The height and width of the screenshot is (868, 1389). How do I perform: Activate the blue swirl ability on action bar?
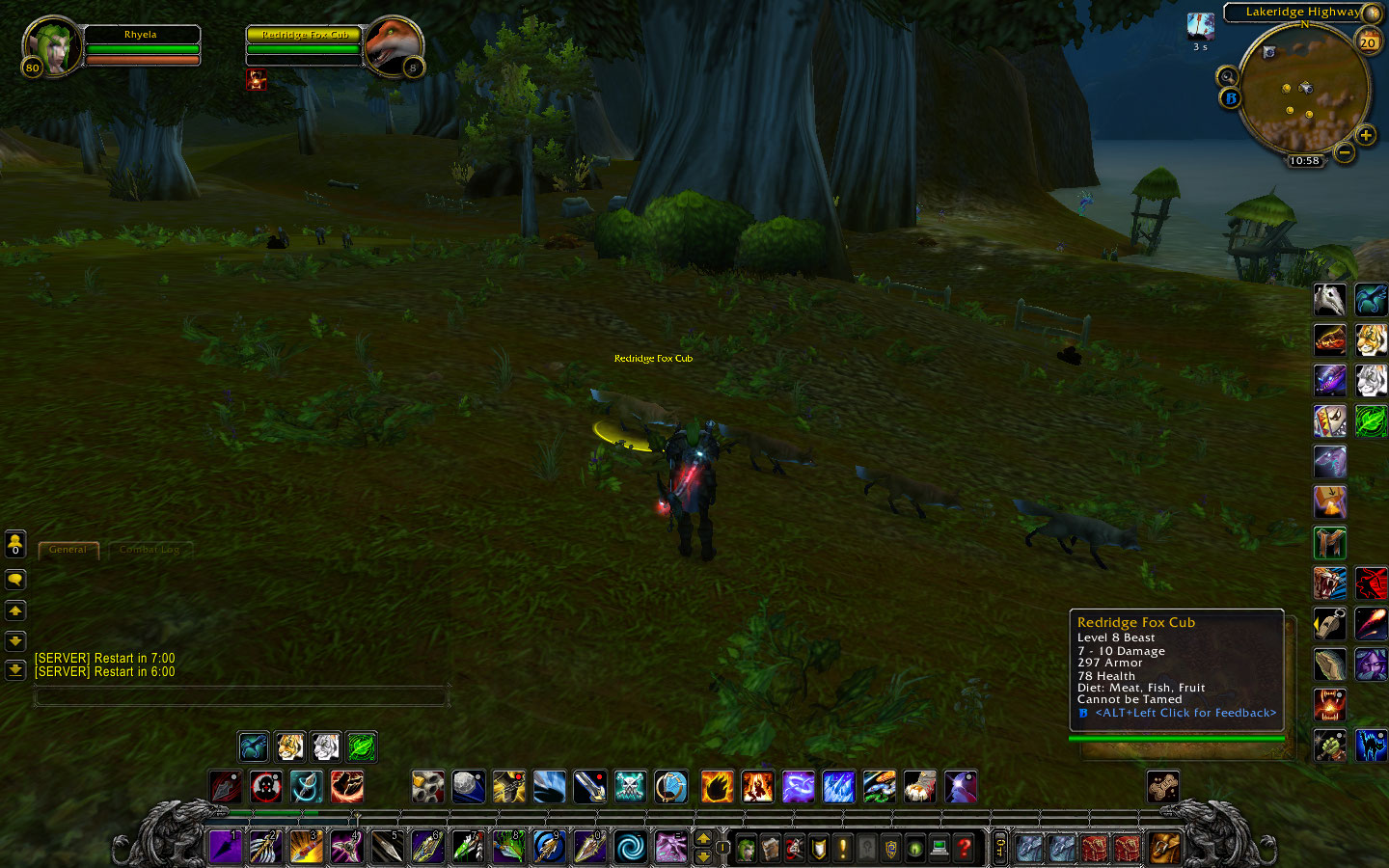[630, 848]
